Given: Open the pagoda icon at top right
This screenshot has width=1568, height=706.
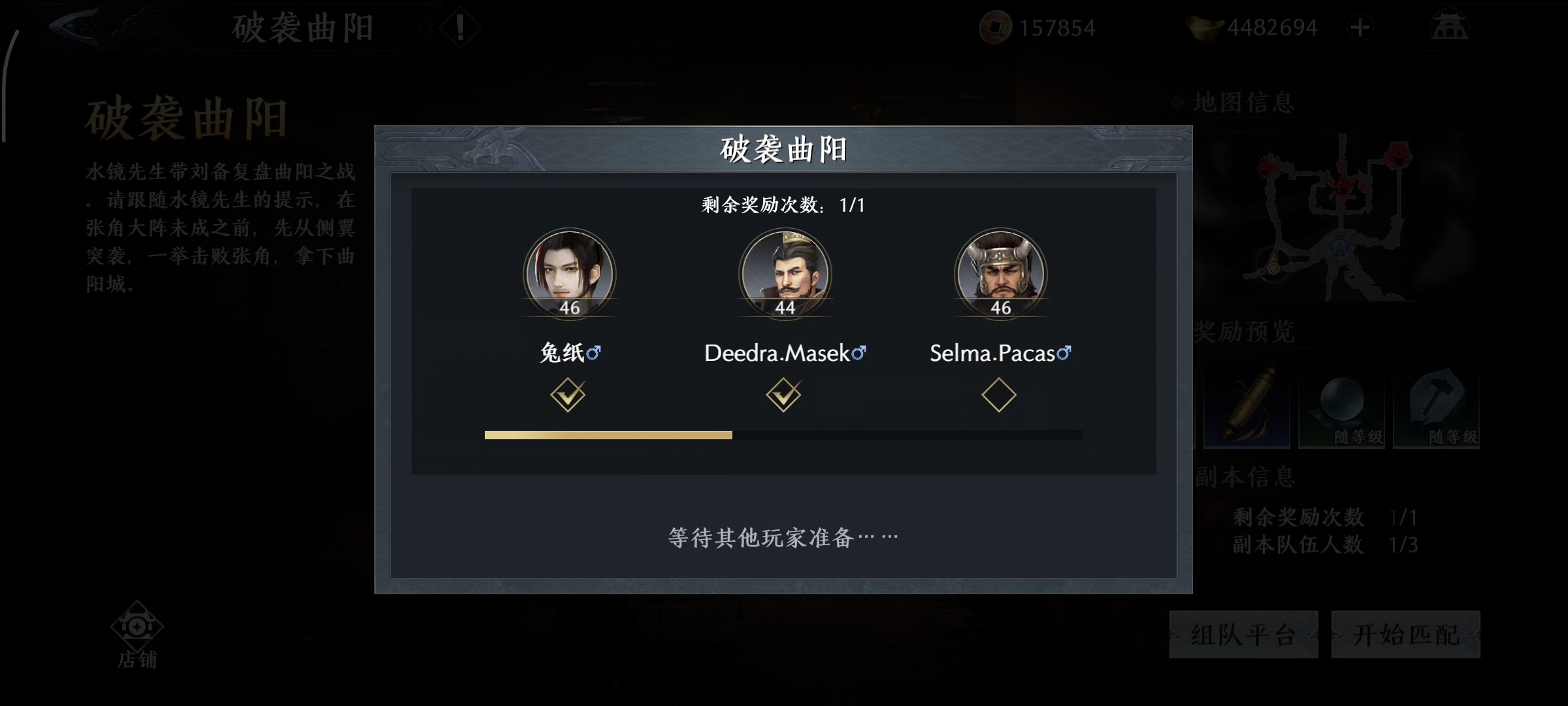Looking at the screenshot, I should click(1449, 27).
